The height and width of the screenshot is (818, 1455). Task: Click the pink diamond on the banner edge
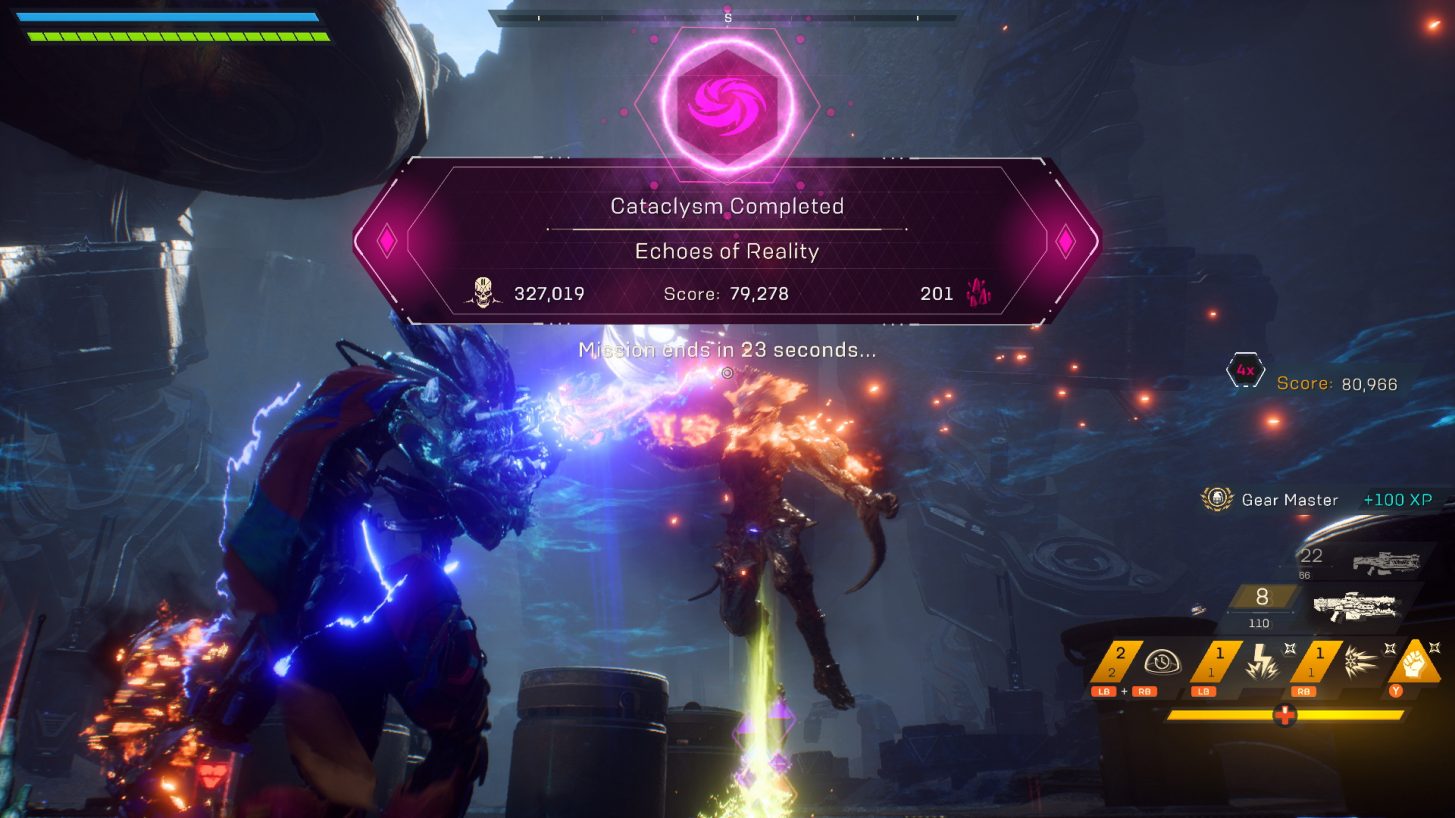386,241
